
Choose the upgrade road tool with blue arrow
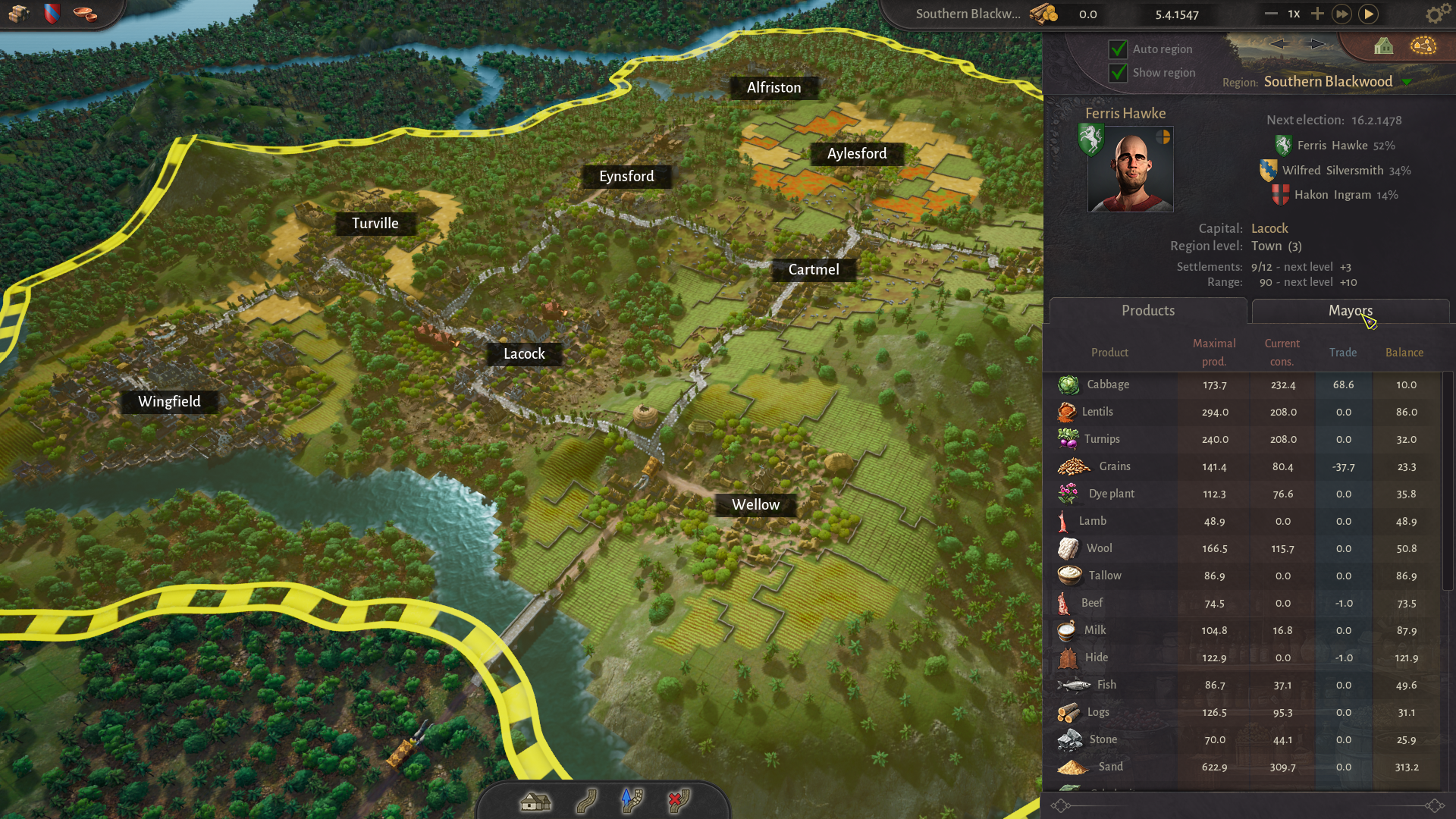coord(632,801)
